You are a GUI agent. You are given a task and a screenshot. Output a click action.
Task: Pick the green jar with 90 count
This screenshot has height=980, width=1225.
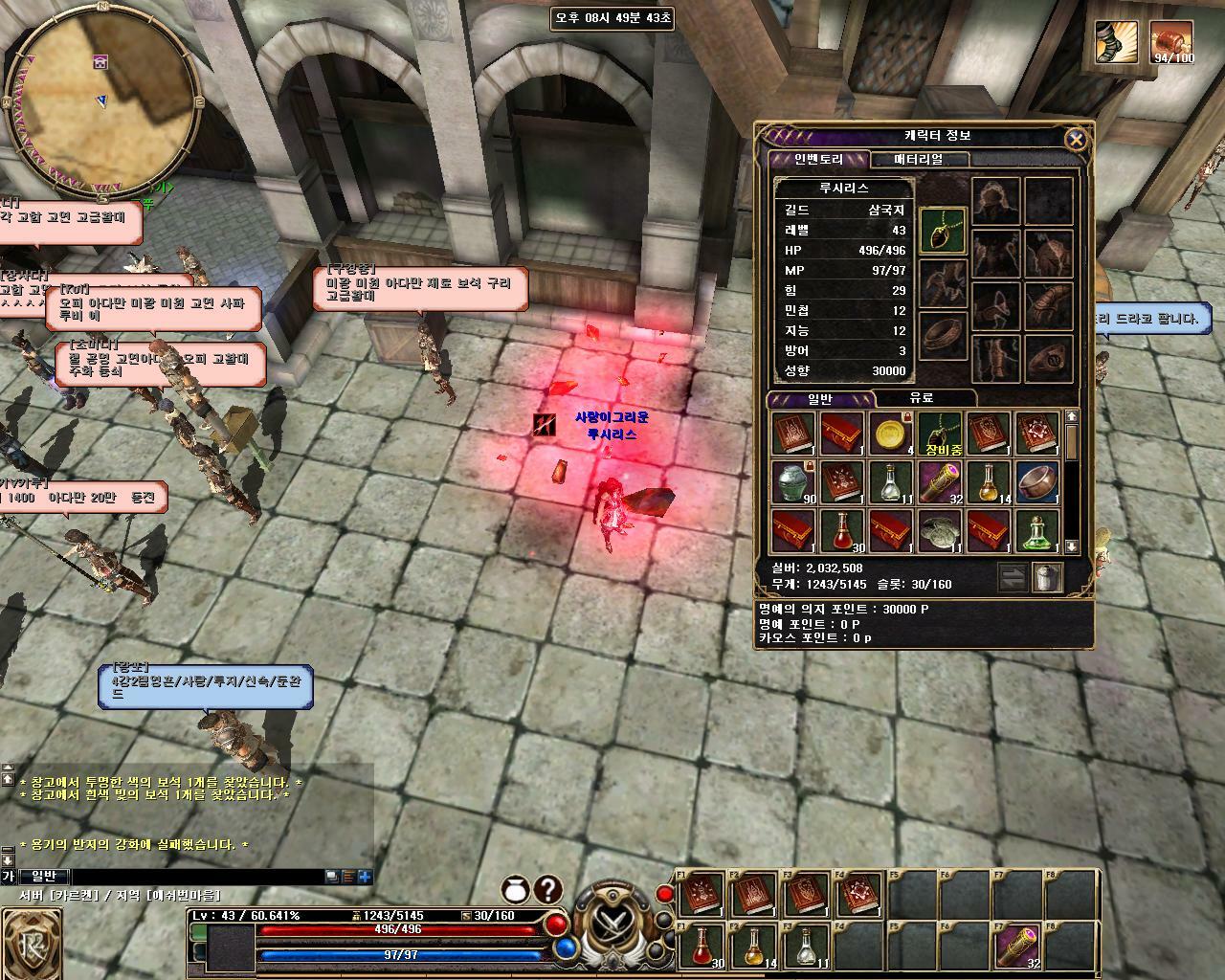[793, 483]
